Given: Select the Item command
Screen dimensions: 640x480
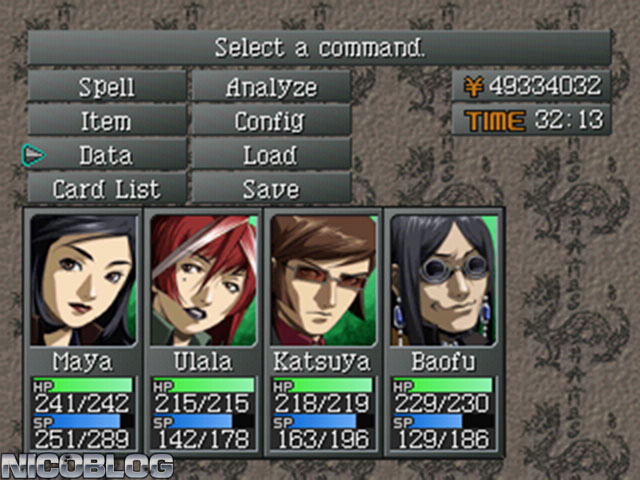Looking at the screenshot, I should (106, 121).
